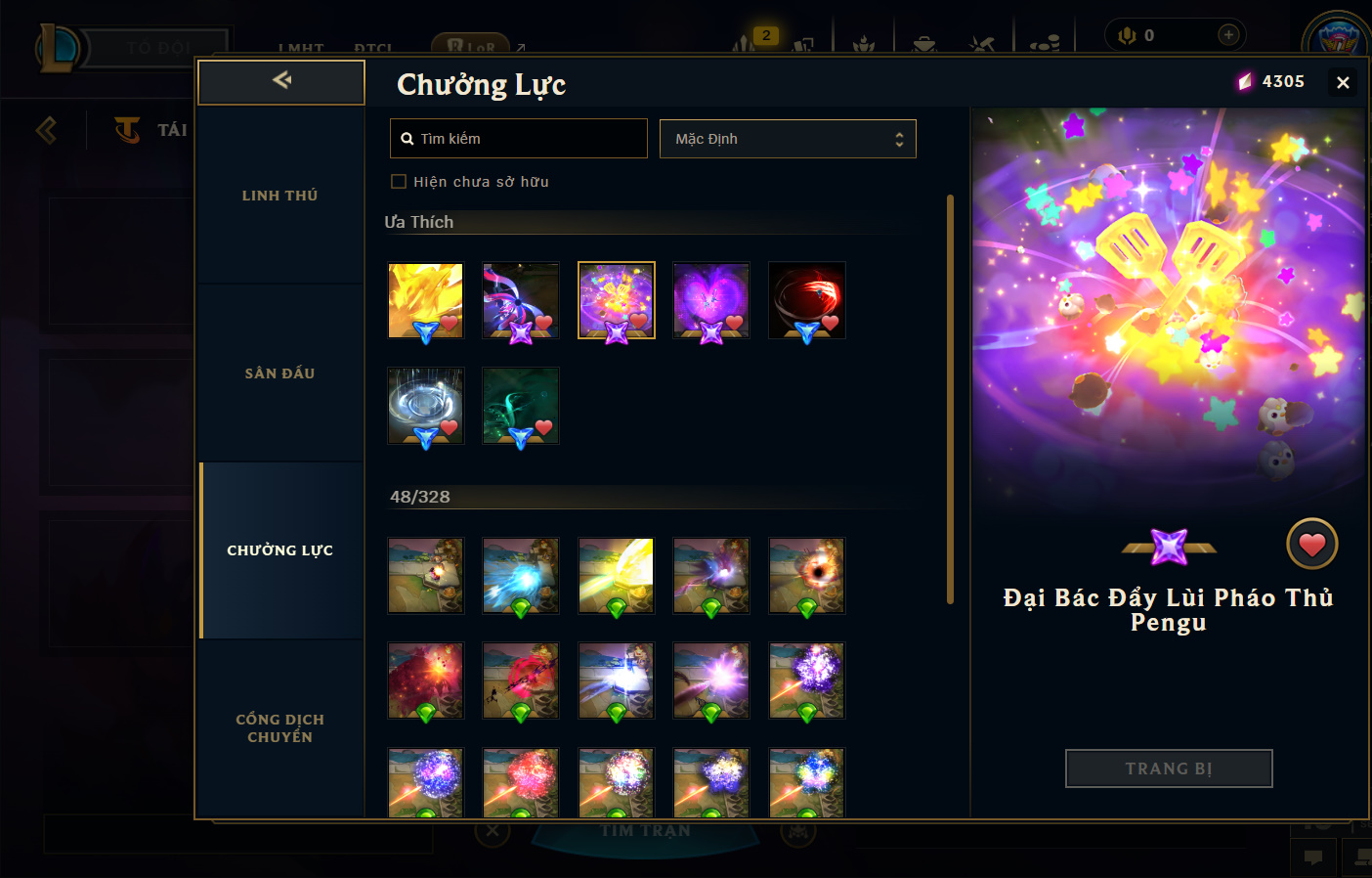Toggle the heart favorite button under preview

tap(1311, 544)
